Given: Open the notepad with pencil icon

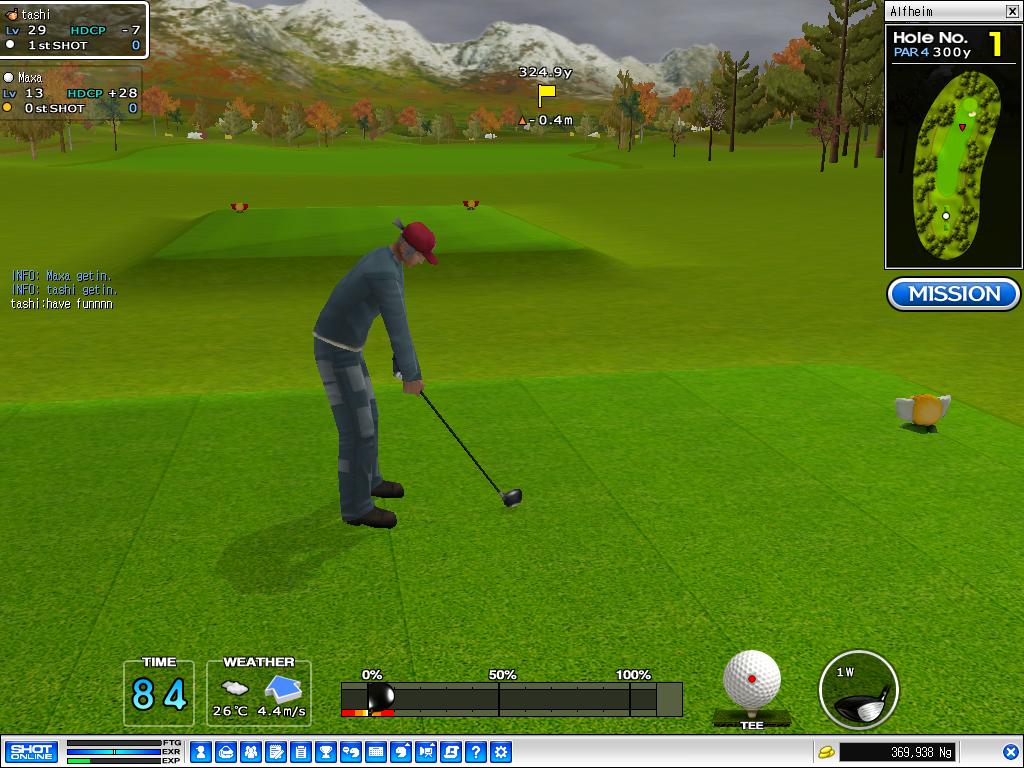Looking at the screenshot, I should 276,752.
